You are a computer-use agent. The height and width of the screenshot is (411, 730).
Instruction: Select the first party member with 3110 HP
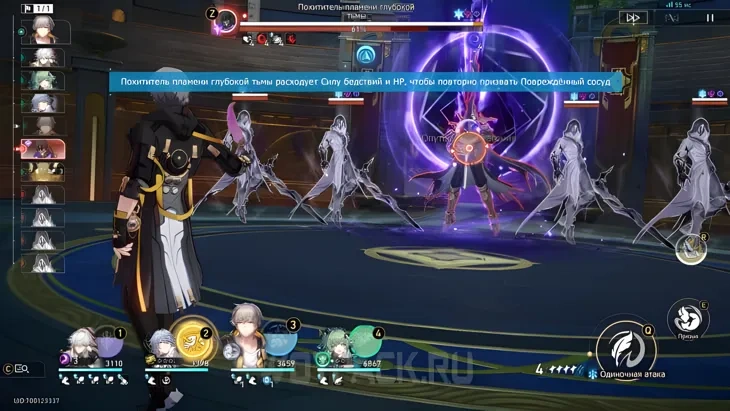point(87,348)
